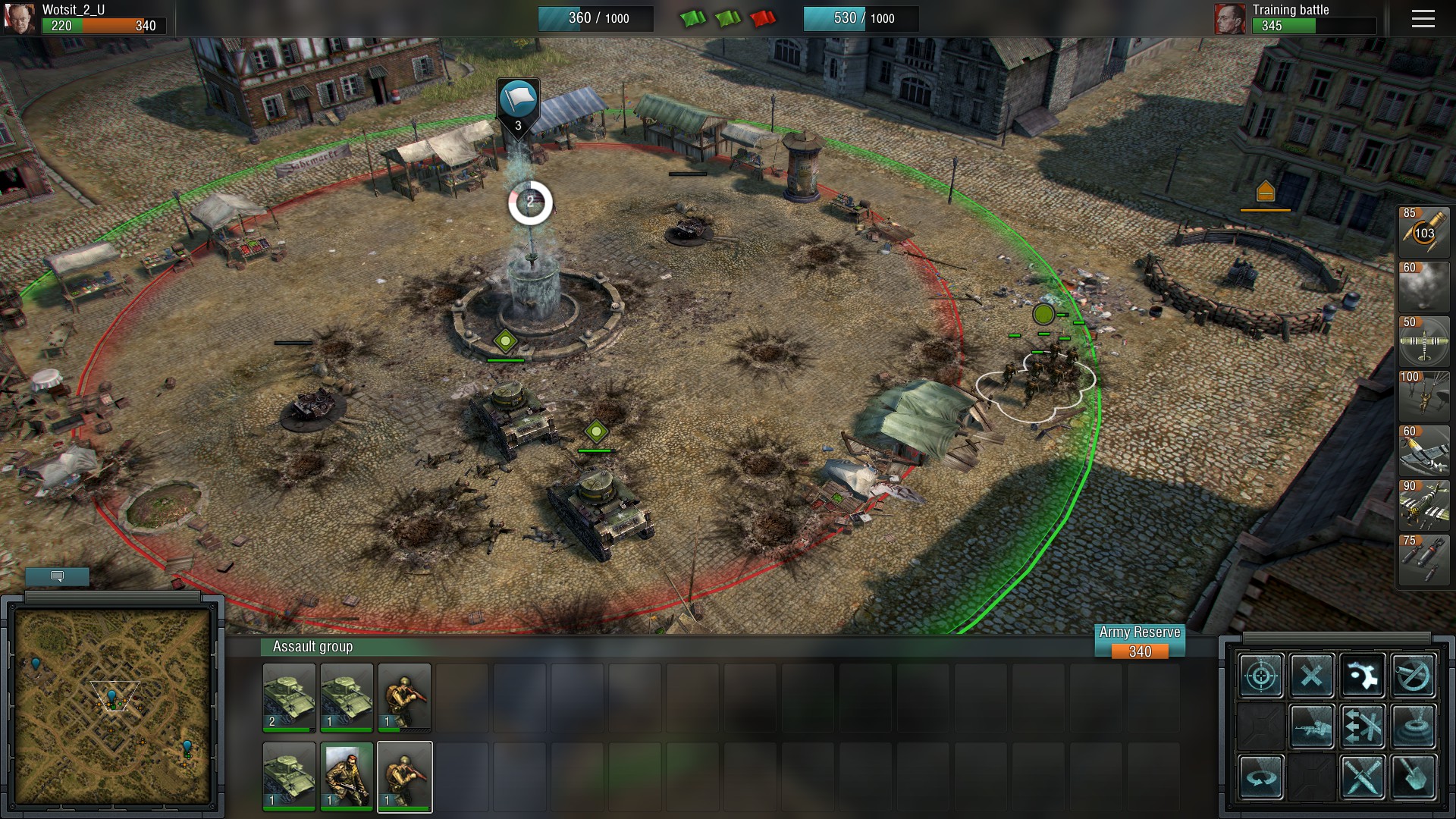This screenshot has height=819, width=1456.
Task: Activate the crosshair attack command
Action: (1261, 675)
